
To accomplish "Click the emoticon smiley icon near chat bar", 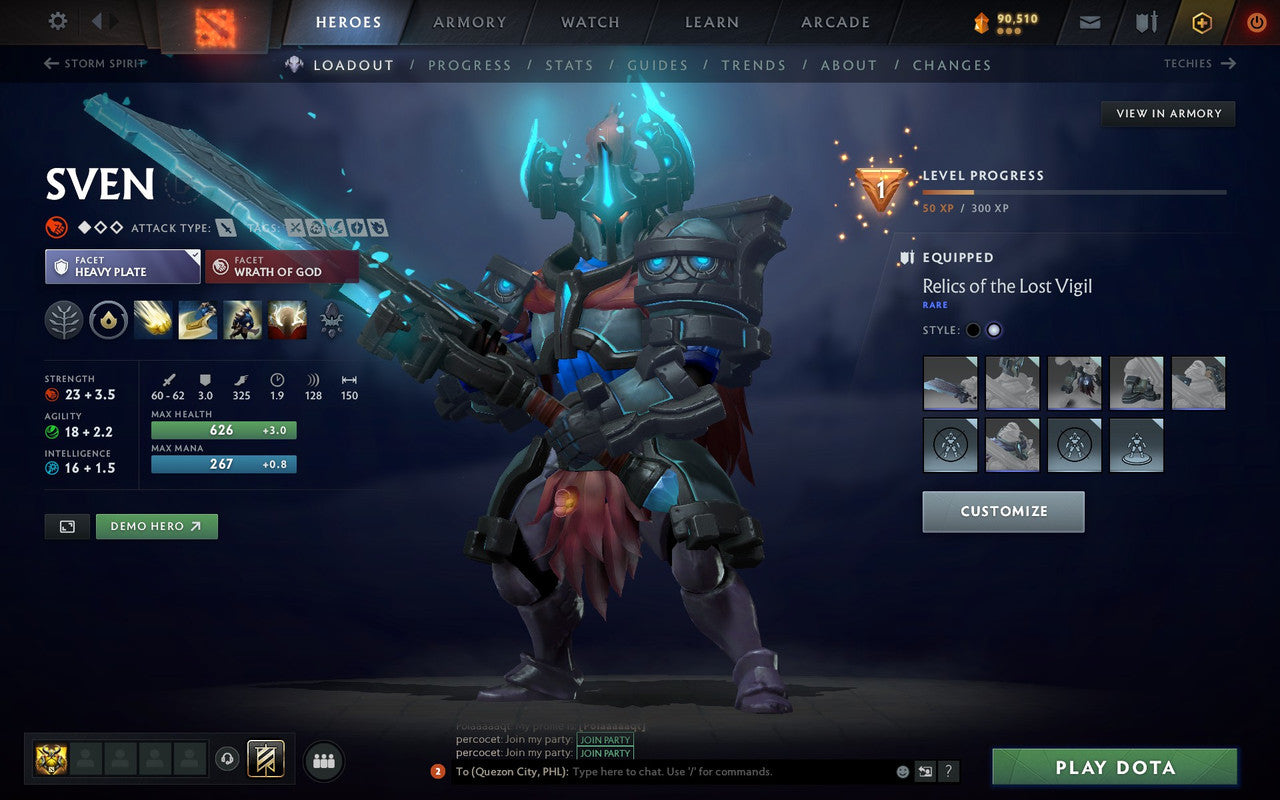I will coord(903,771).
